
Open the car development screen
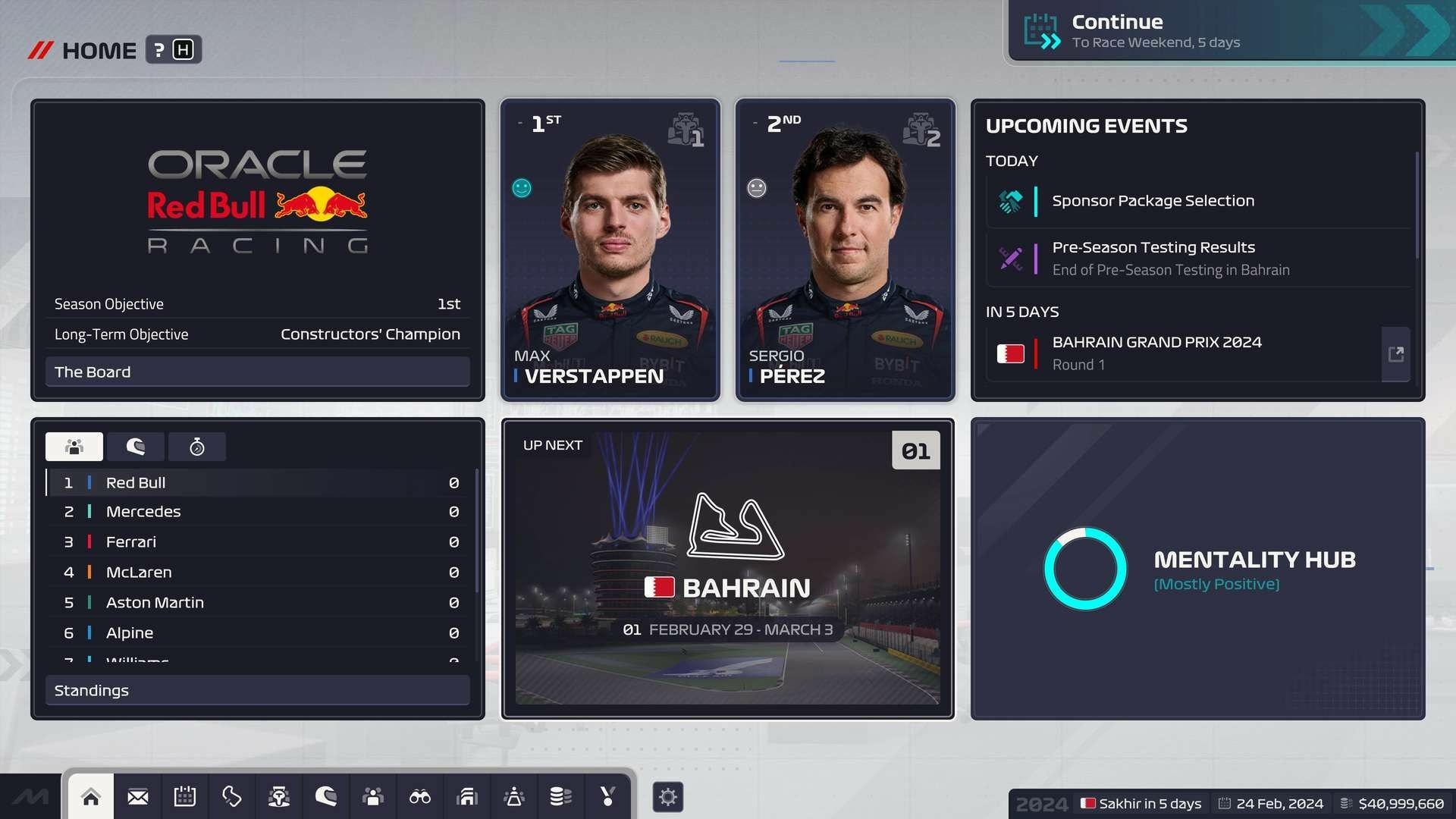[278, 796]
